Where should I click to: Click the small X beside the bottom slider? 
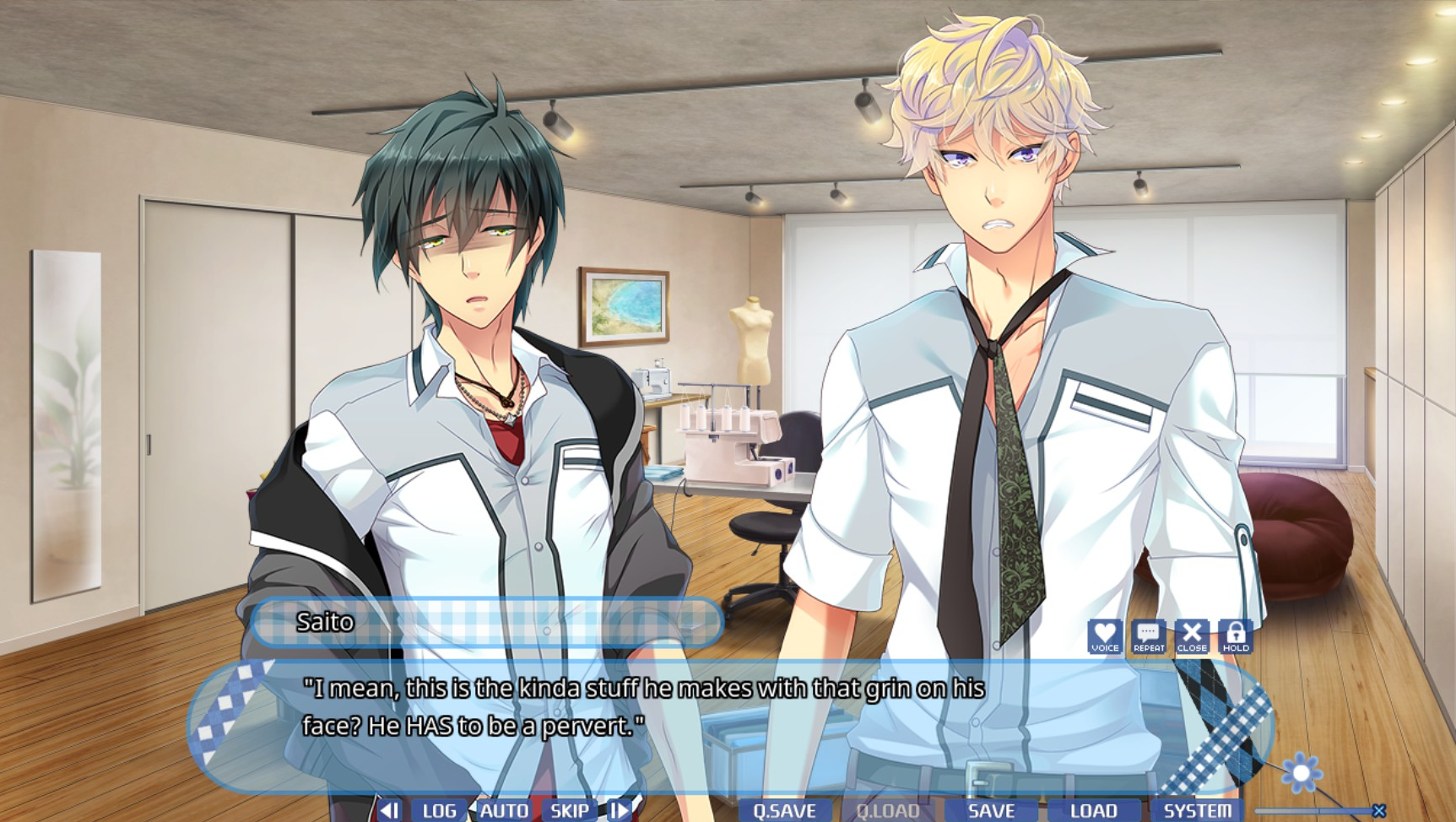[x=1379, y=811]
